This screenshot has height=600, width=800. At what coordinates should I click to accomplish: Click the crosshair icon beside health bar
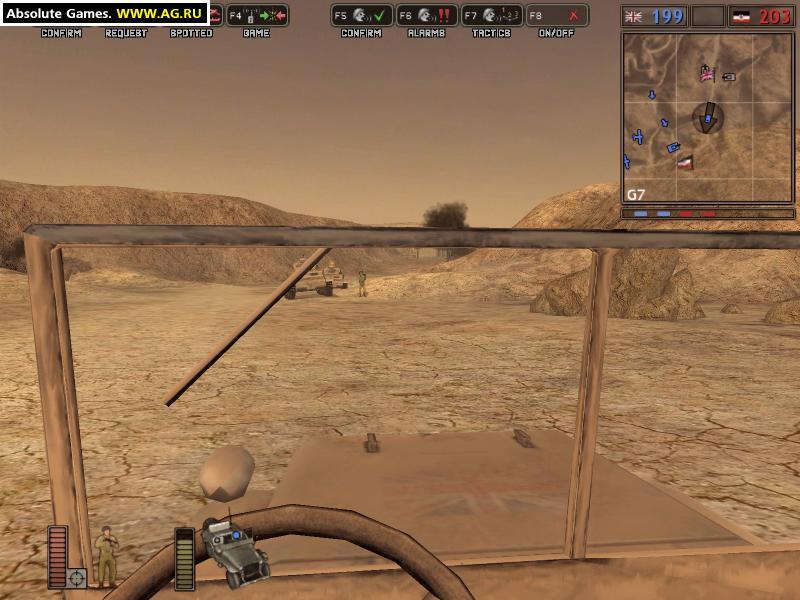pos(76,577)
